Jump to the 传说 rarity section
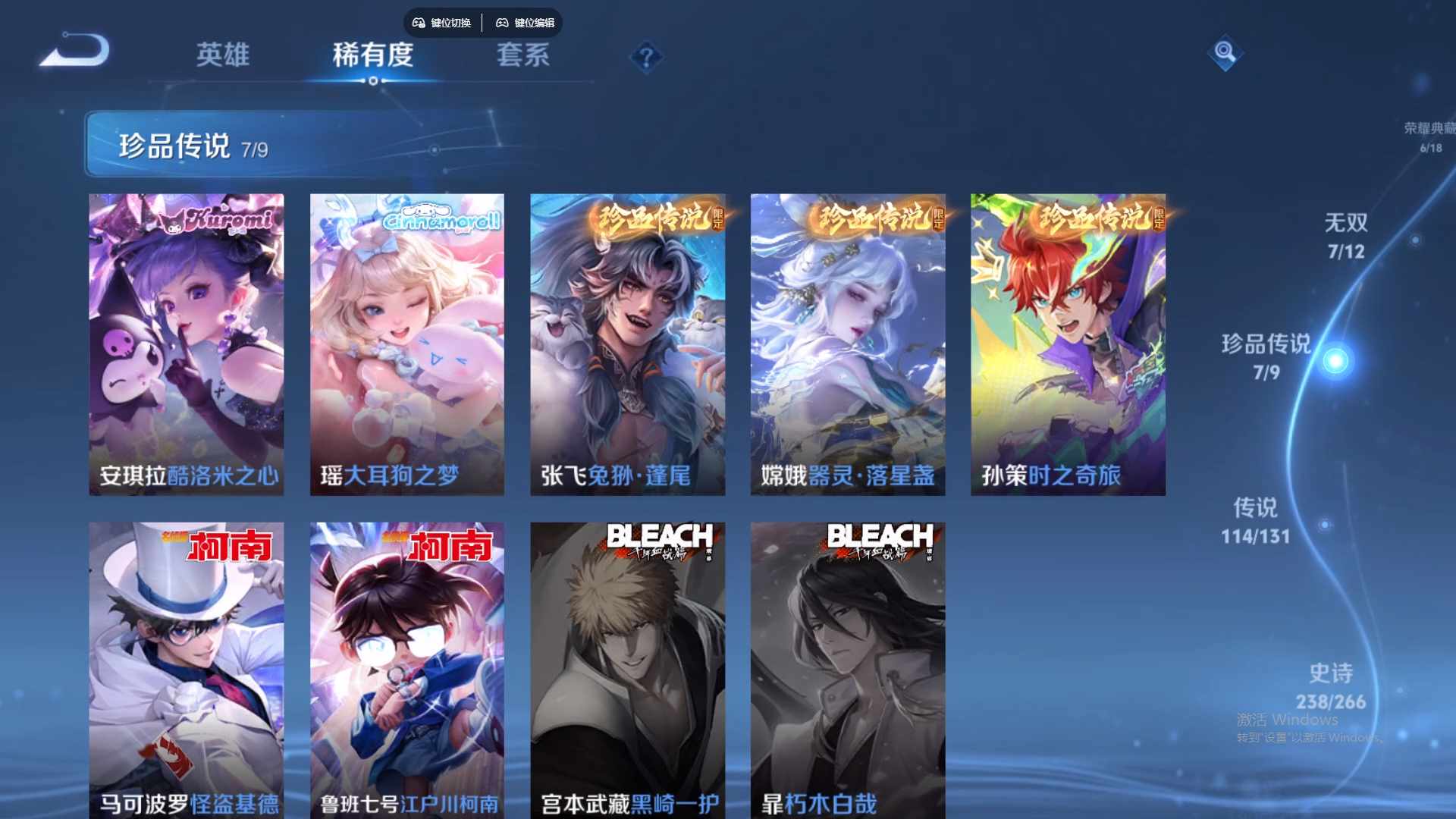The image size is (1456, 819). pyautogui.click(x=1255, y=520)
